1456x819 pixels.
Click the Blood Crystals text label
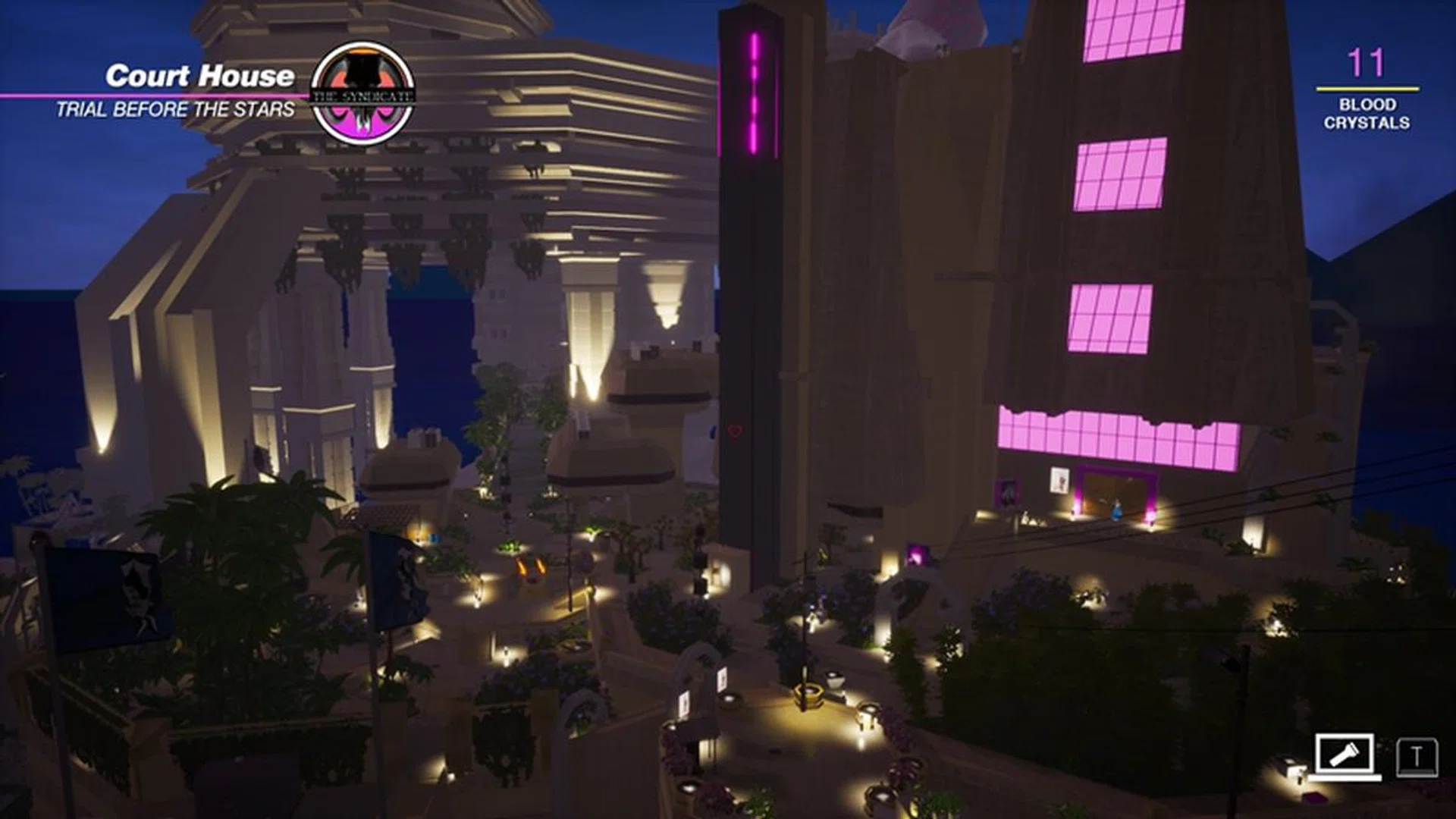tap(1370, 115)
